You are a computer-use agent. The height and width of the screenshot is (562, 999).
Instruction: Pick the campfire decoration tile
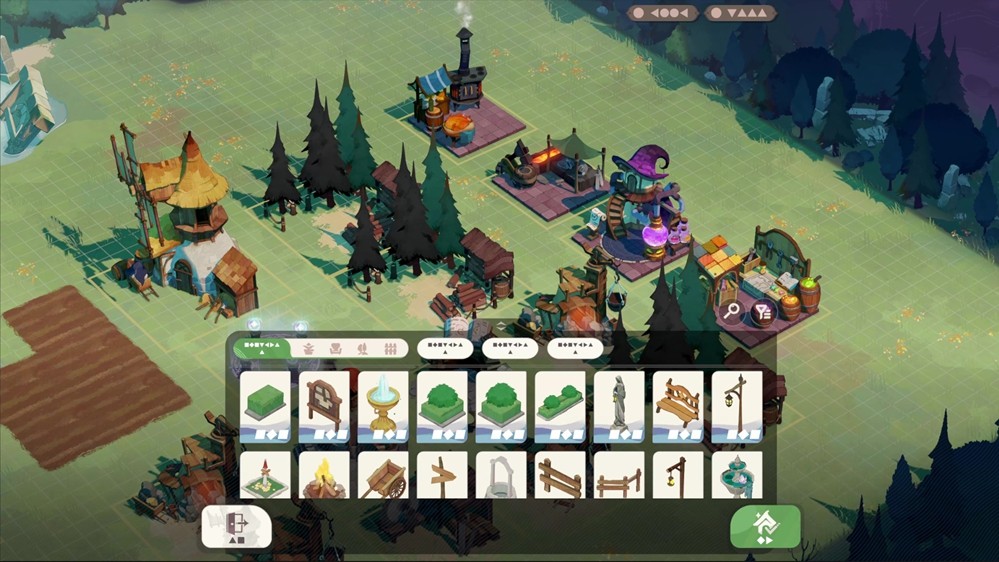324,477
